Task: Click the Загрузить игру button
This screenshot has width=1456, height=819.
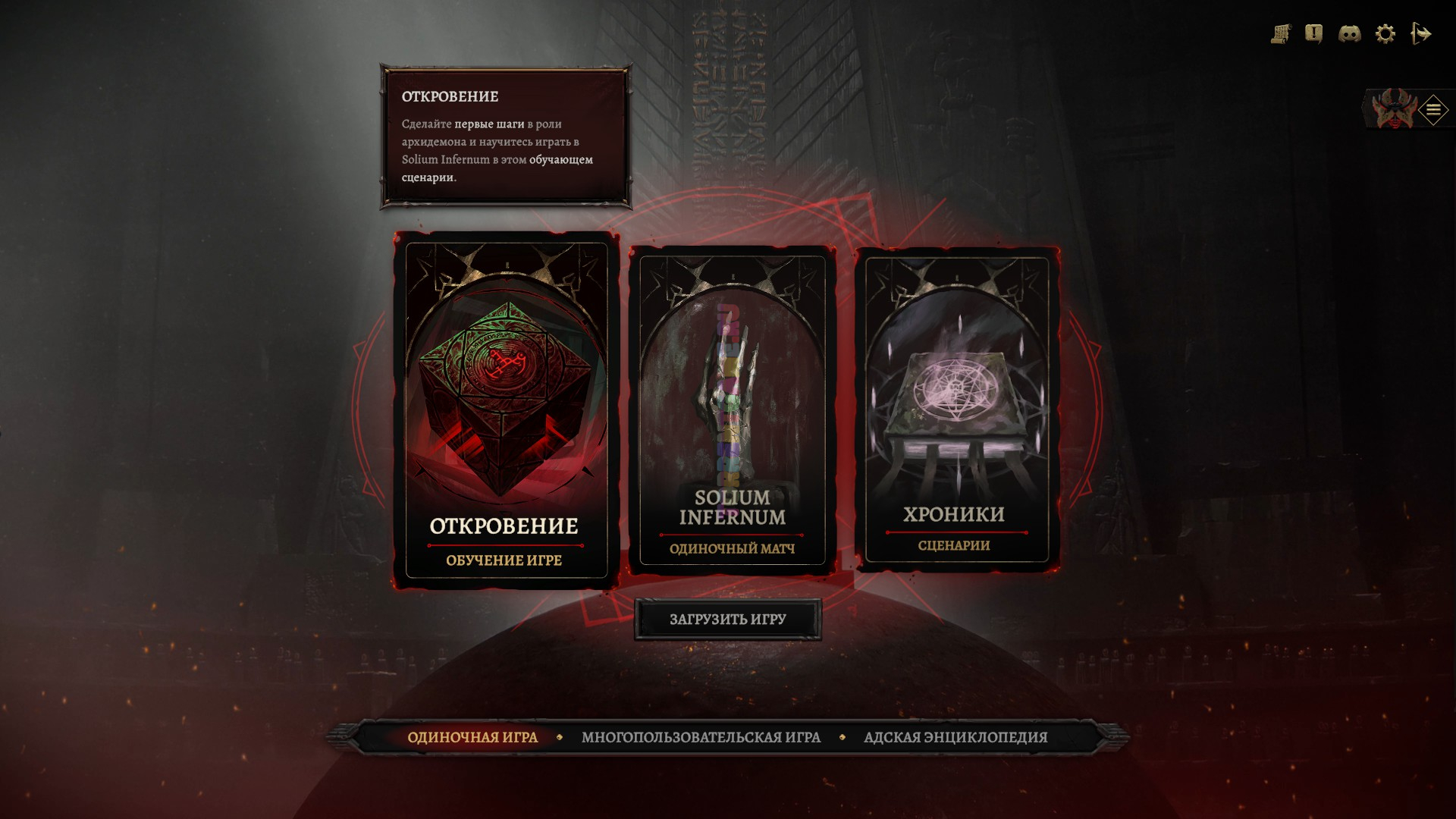Action: (727, 620)
